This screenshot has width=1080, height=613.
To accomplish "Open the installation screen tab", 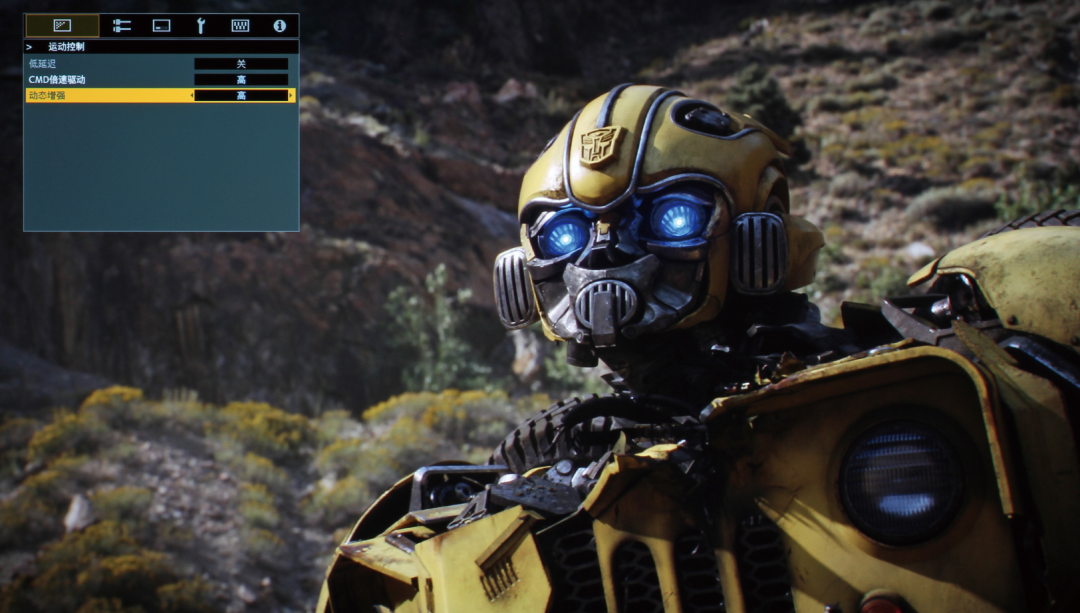I will 161,26.
